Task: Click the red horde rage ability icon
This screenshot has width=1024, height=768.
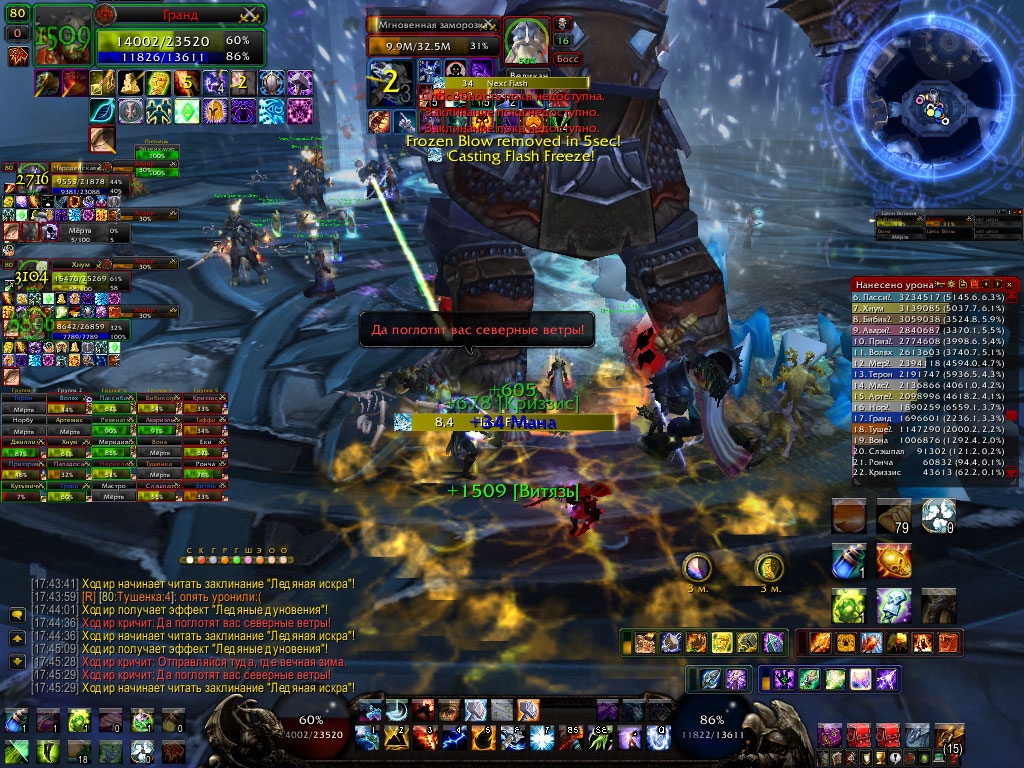Action: tap(856, 737)
